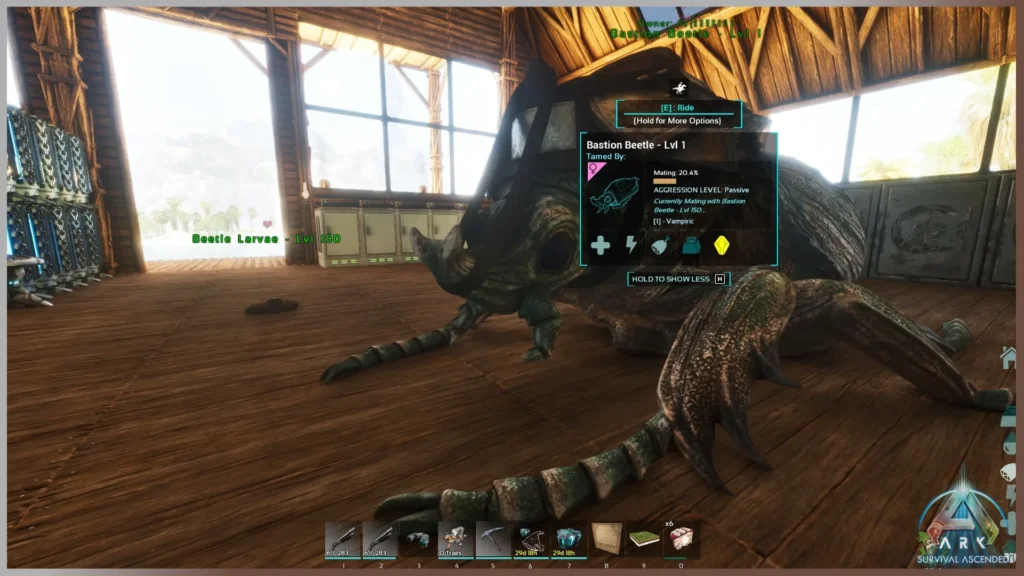Click the health cross icon in beetle panel

point(600,245)
